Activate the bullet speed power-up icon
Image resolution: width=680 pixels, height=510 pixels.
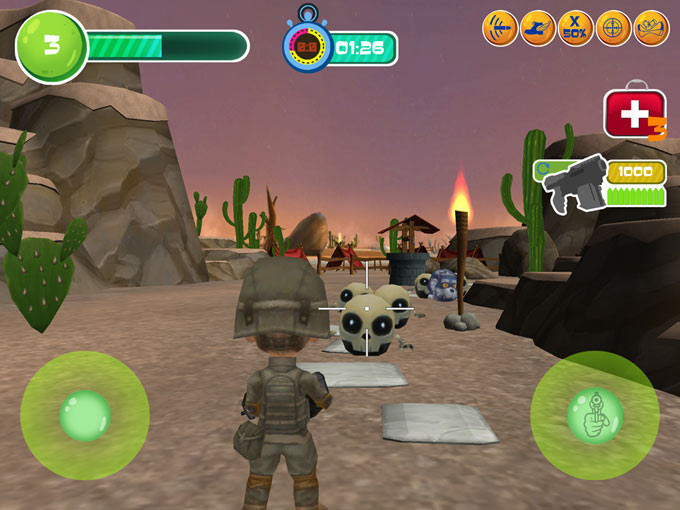tap(500, 28)
